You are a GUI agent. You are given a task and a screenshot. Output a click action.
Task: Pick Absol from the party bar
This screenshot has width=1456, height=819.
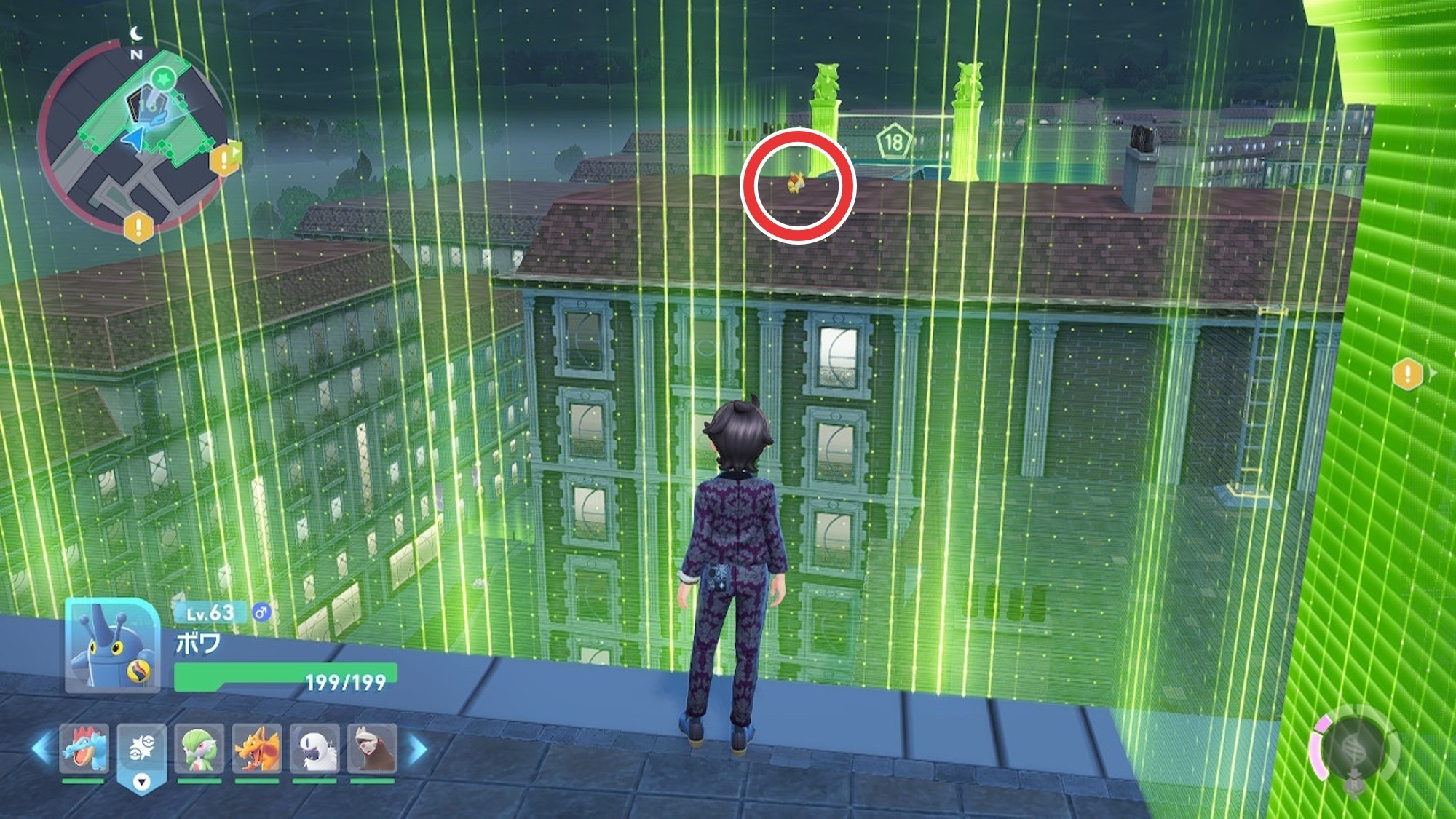(314, 748)
